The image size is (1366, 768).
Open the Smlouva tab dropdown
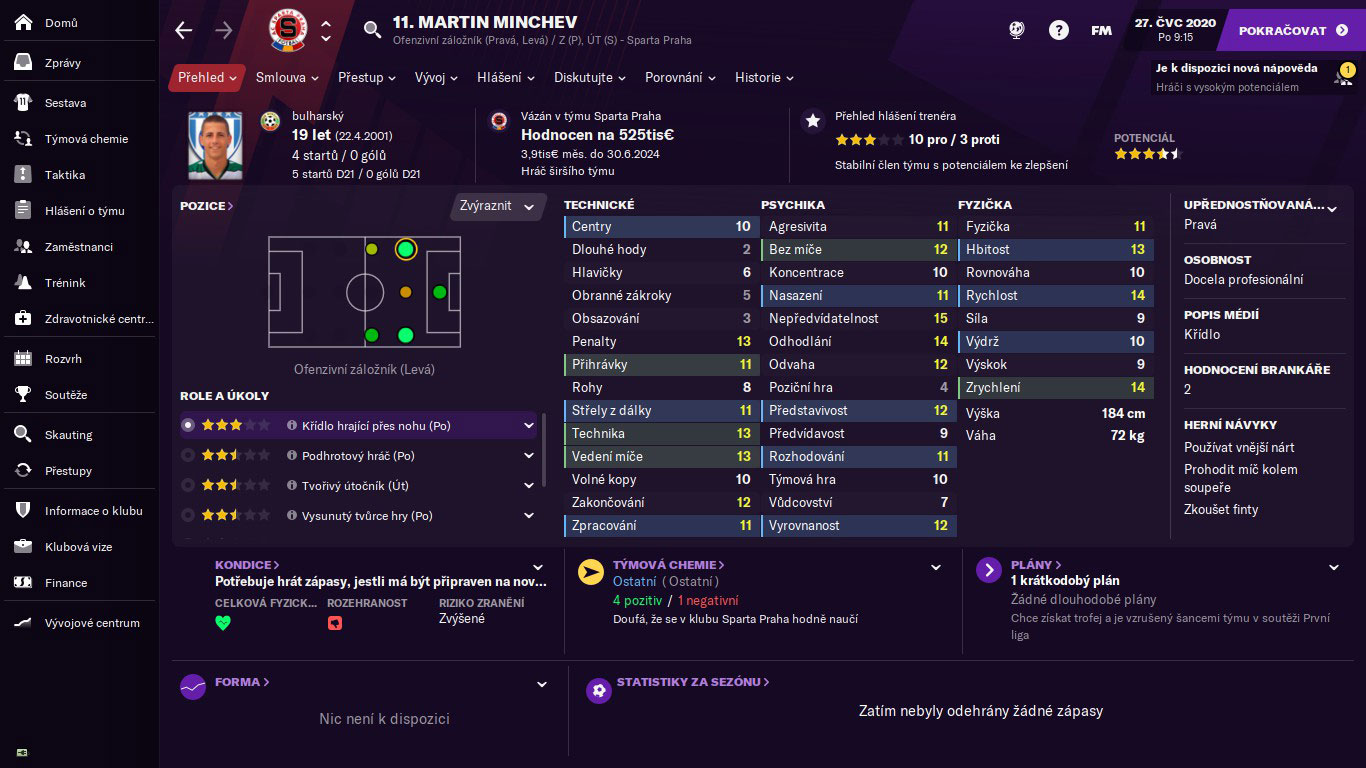[287, 78]
